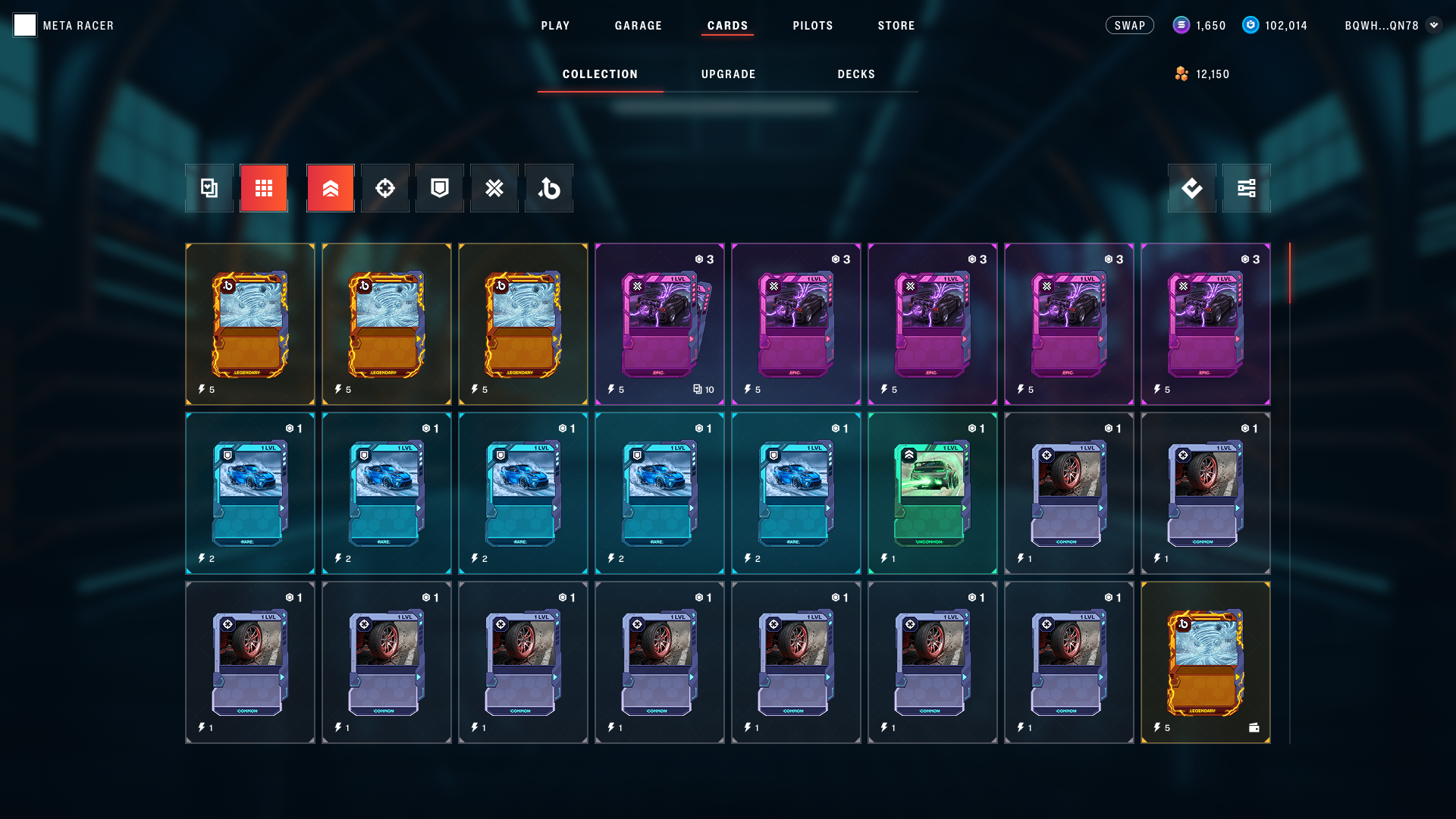Toggle the stacked cards checkmark button
This screenshot has height=819, width=1456.
pyautogui.click(x=209, y=188)
